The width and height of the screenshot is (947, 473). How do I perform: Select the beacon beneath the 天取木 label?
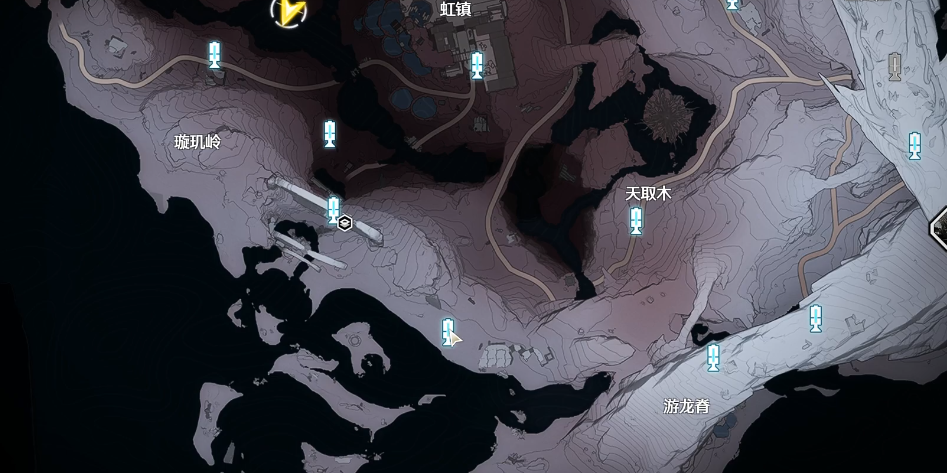(635, 220)
